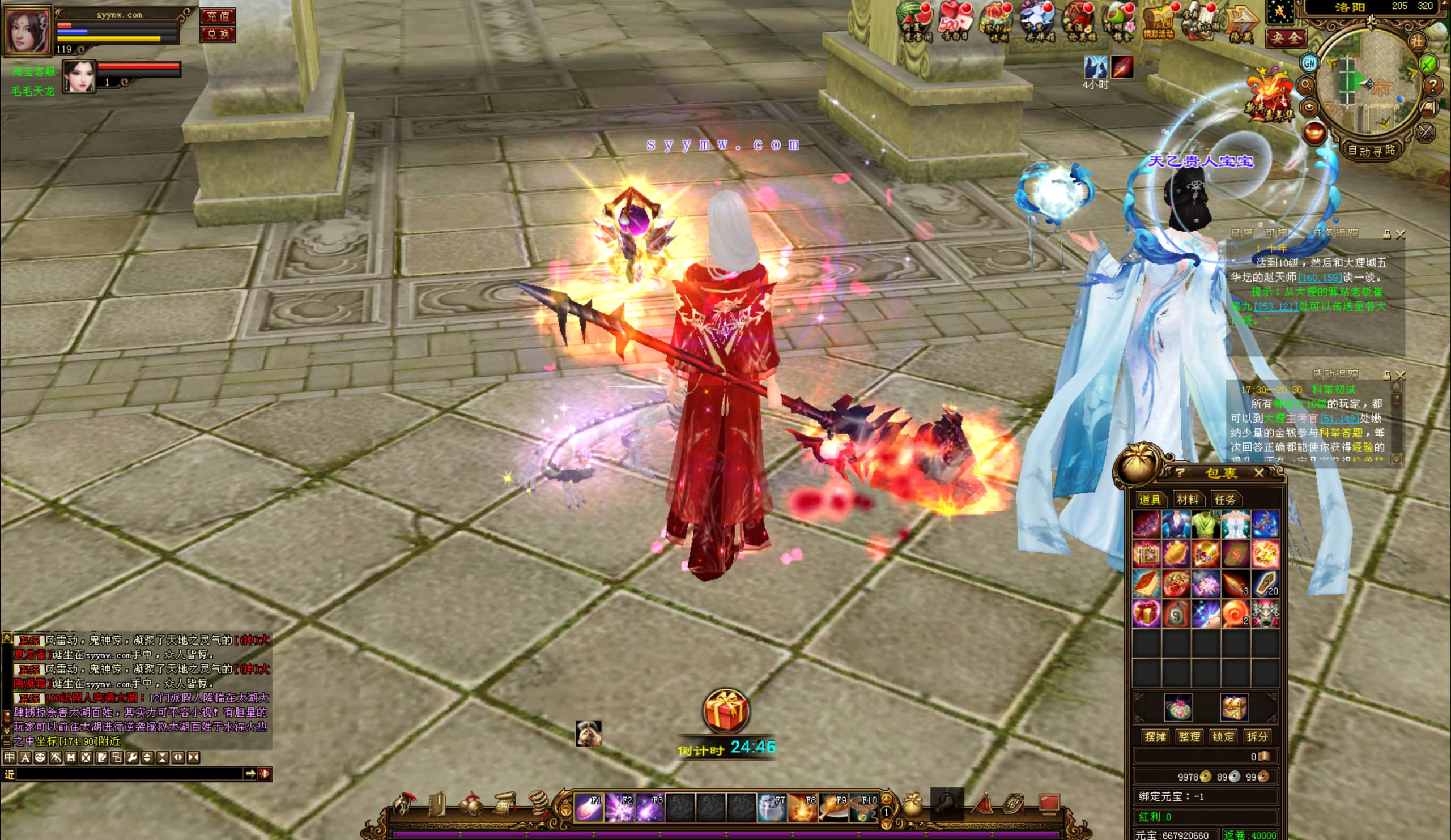The width and height of the screenshot is (1451, 840).
Task: Select the coffin item with count 20
Action: point(1265,584)
